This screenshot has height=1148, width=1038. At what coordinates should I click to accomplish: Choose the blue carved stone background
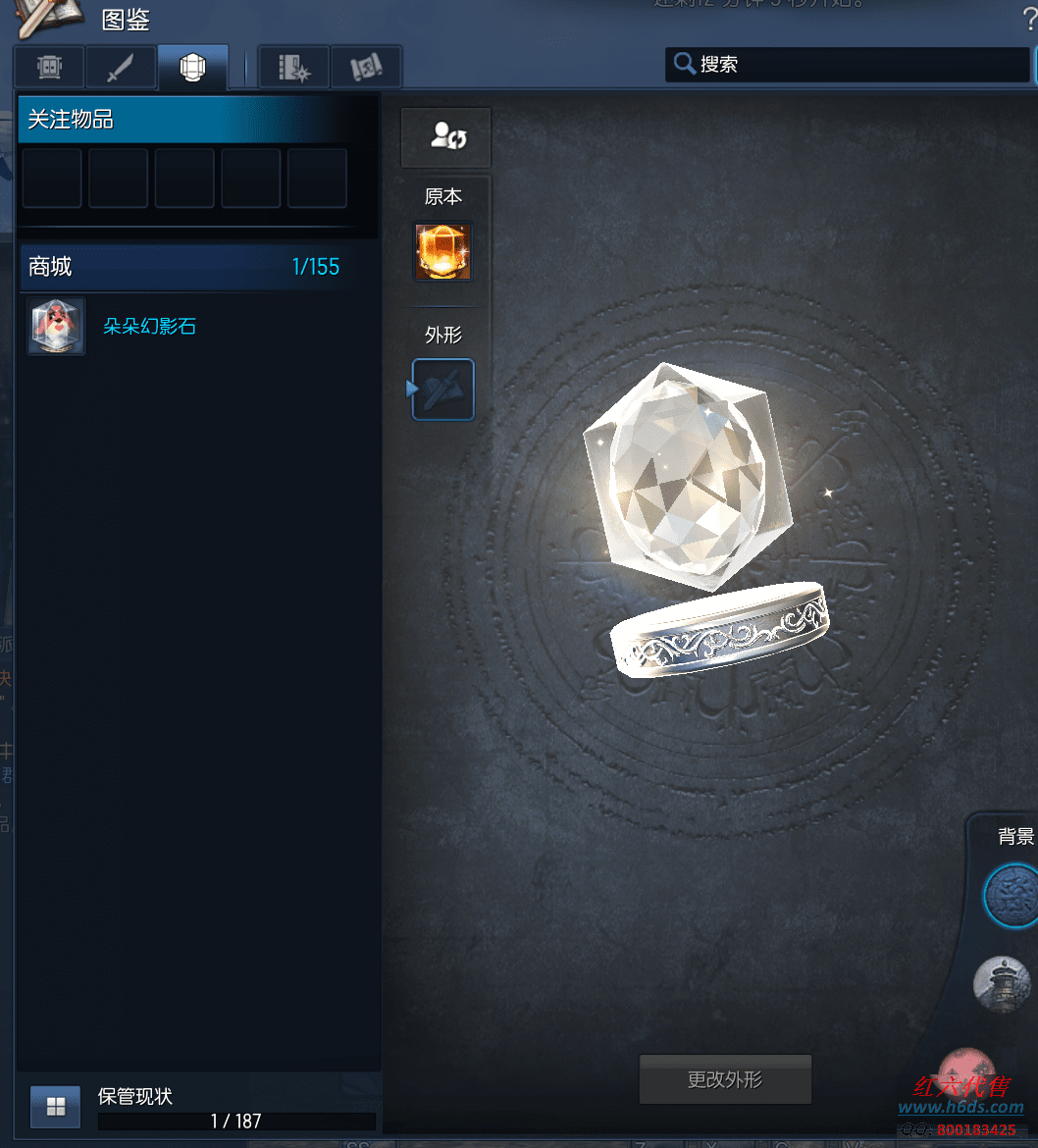pos(1012,895)
